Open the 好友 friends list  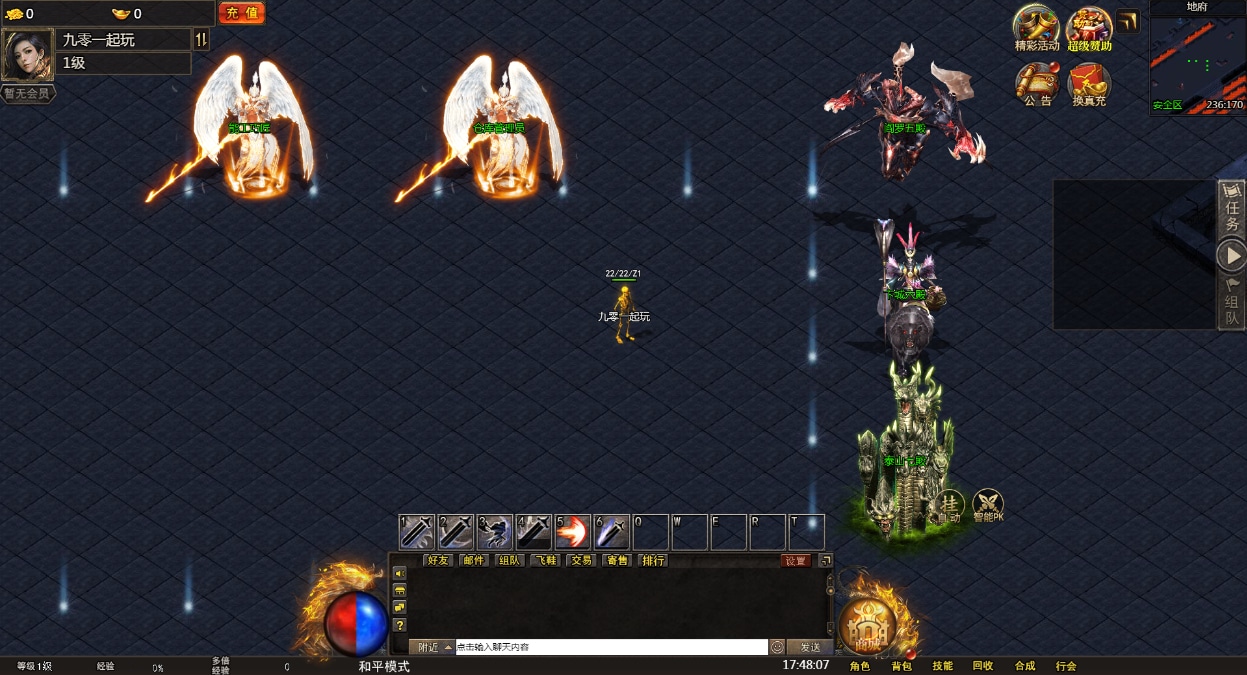pyautogui.click(x=438, y=561)
